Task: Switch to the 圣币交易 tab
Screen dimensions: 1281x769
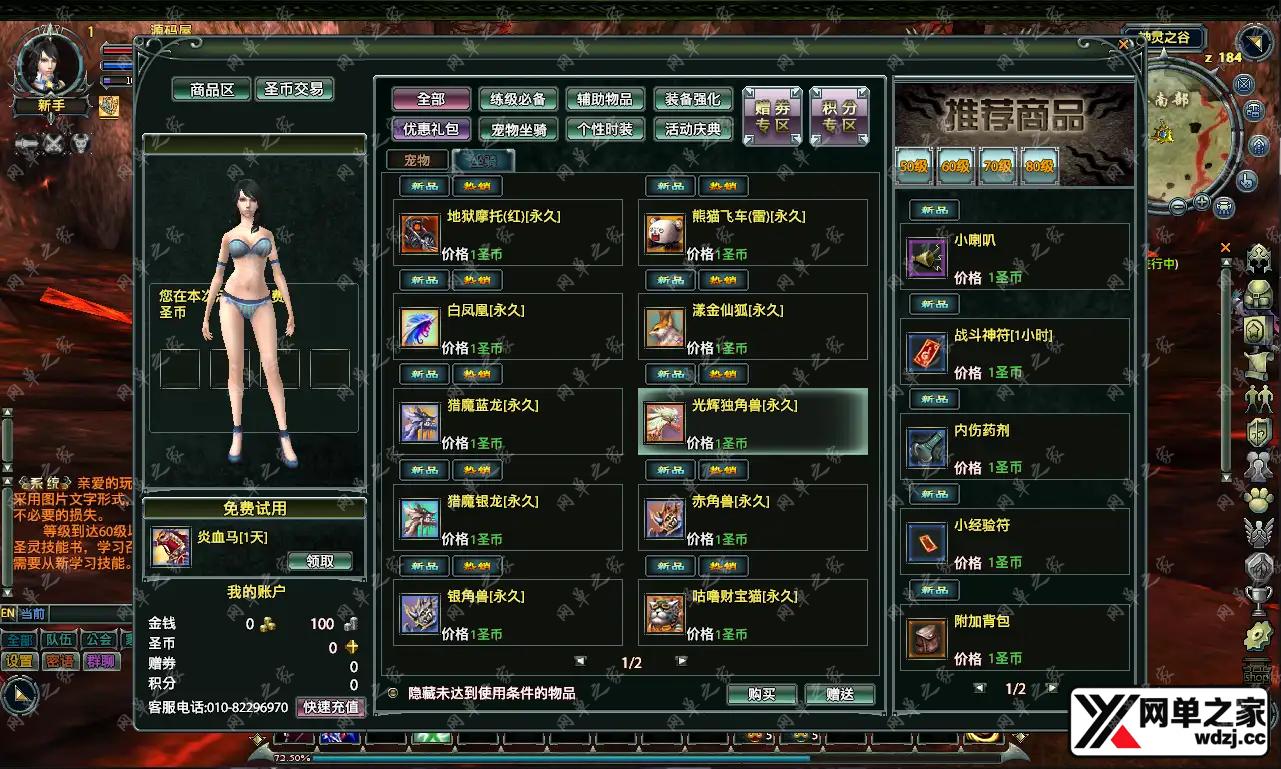Action: coord(293,89)
